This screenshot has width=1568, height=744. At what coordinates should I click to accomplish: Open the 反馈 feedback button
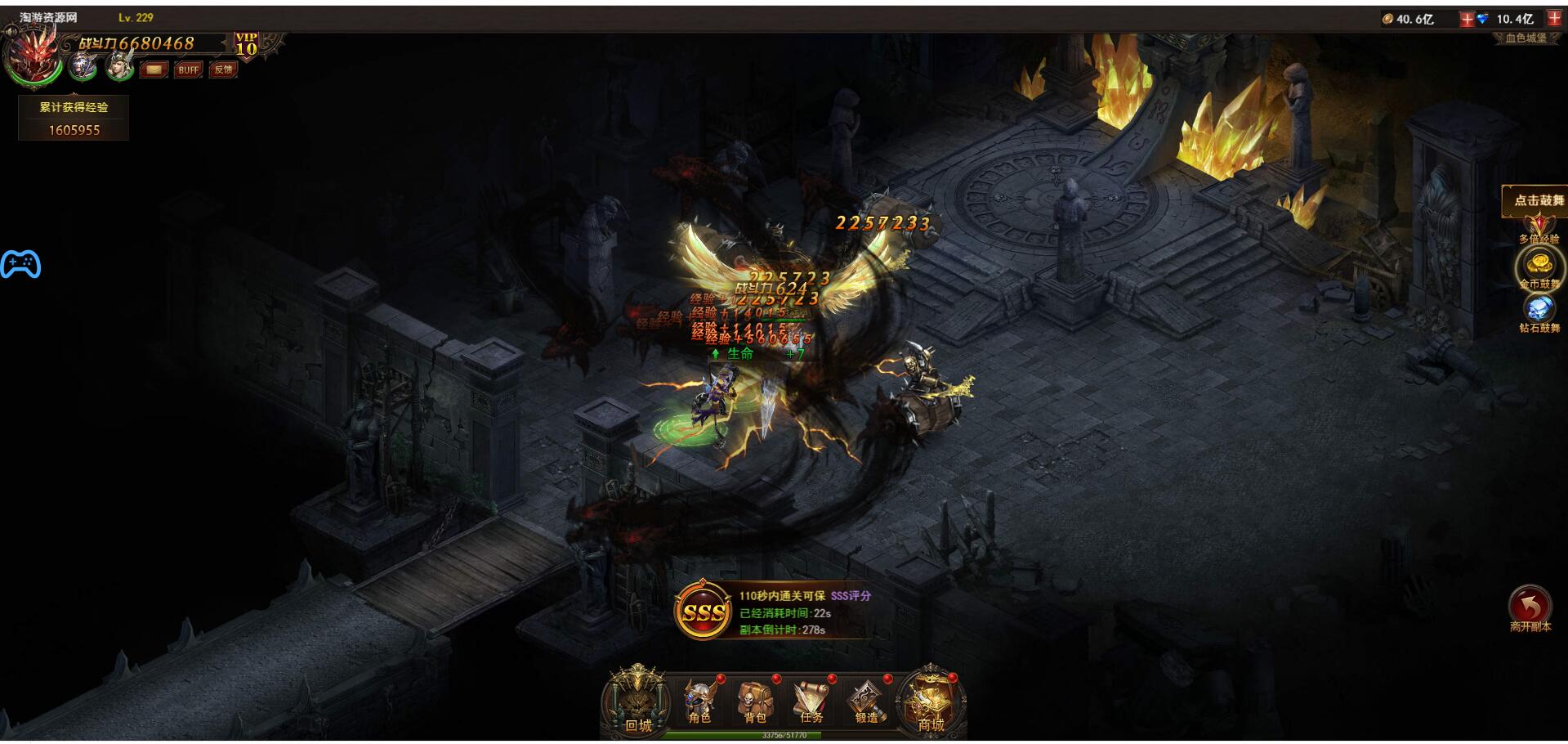coord(223,70)
